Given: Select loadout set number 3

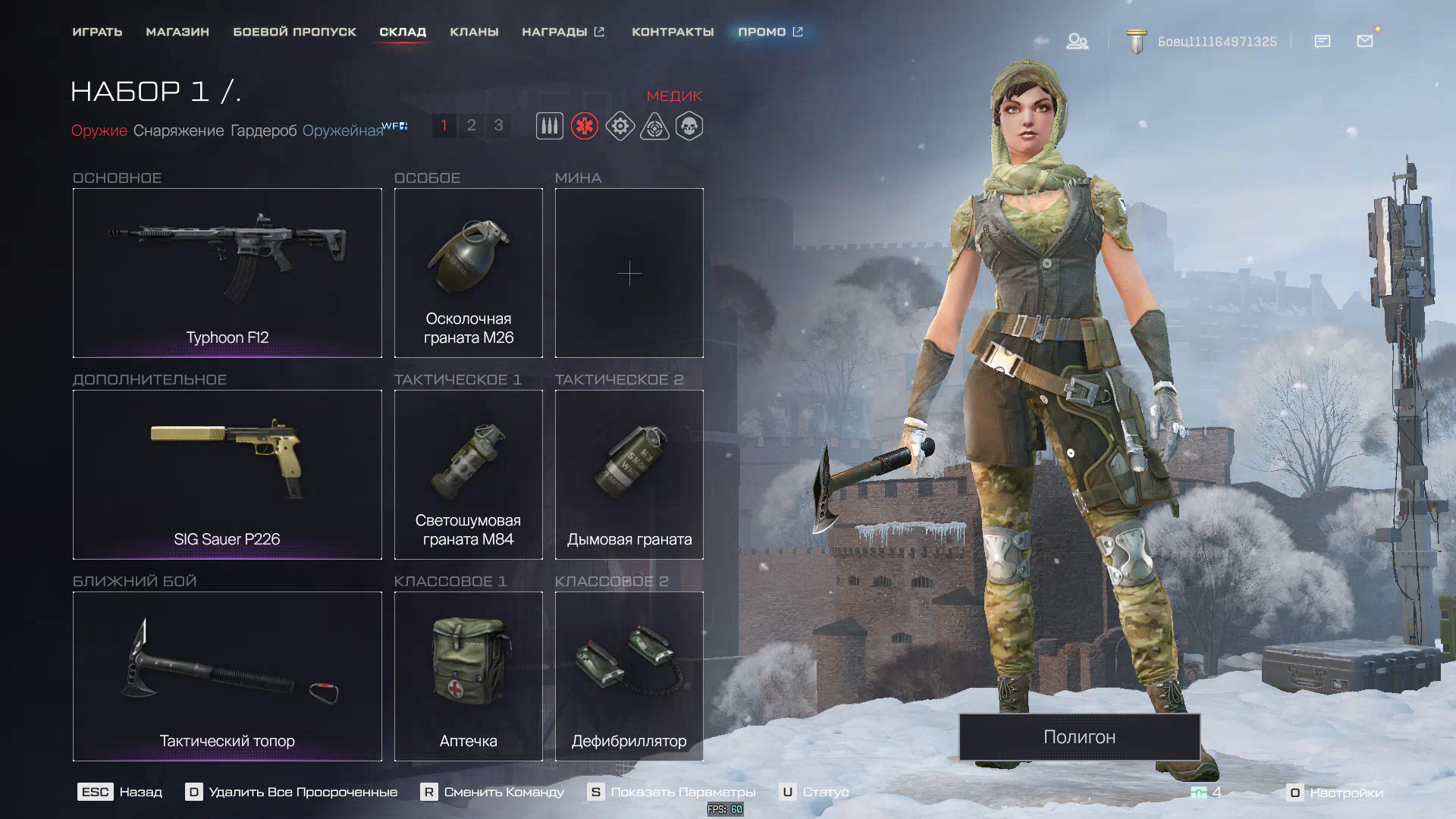Looking at the screenshot, I should click(498, 125).
